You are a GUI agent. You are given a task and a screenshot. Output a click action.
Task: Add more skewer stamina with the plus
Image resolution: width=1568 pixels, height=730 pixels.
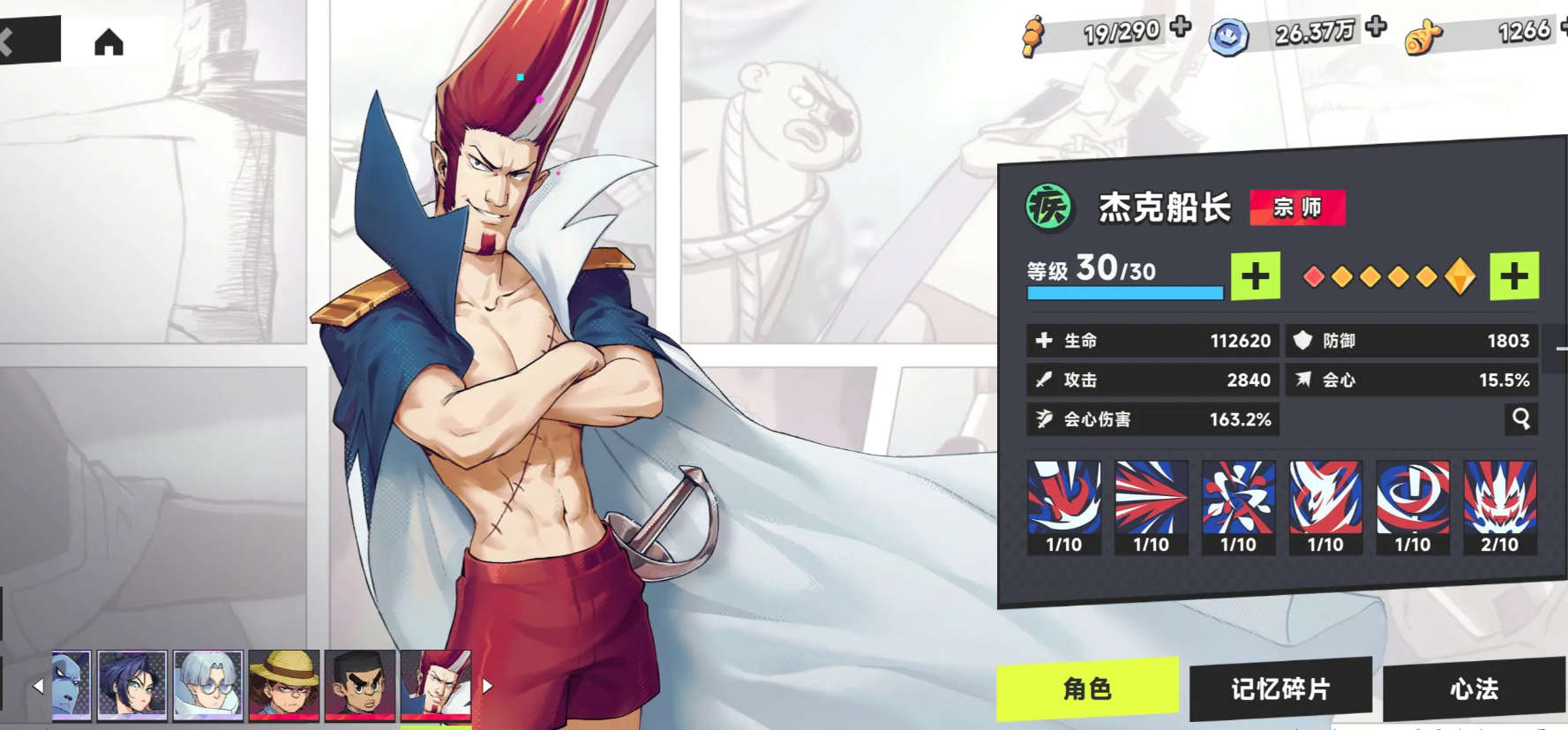click(1181, 26)
